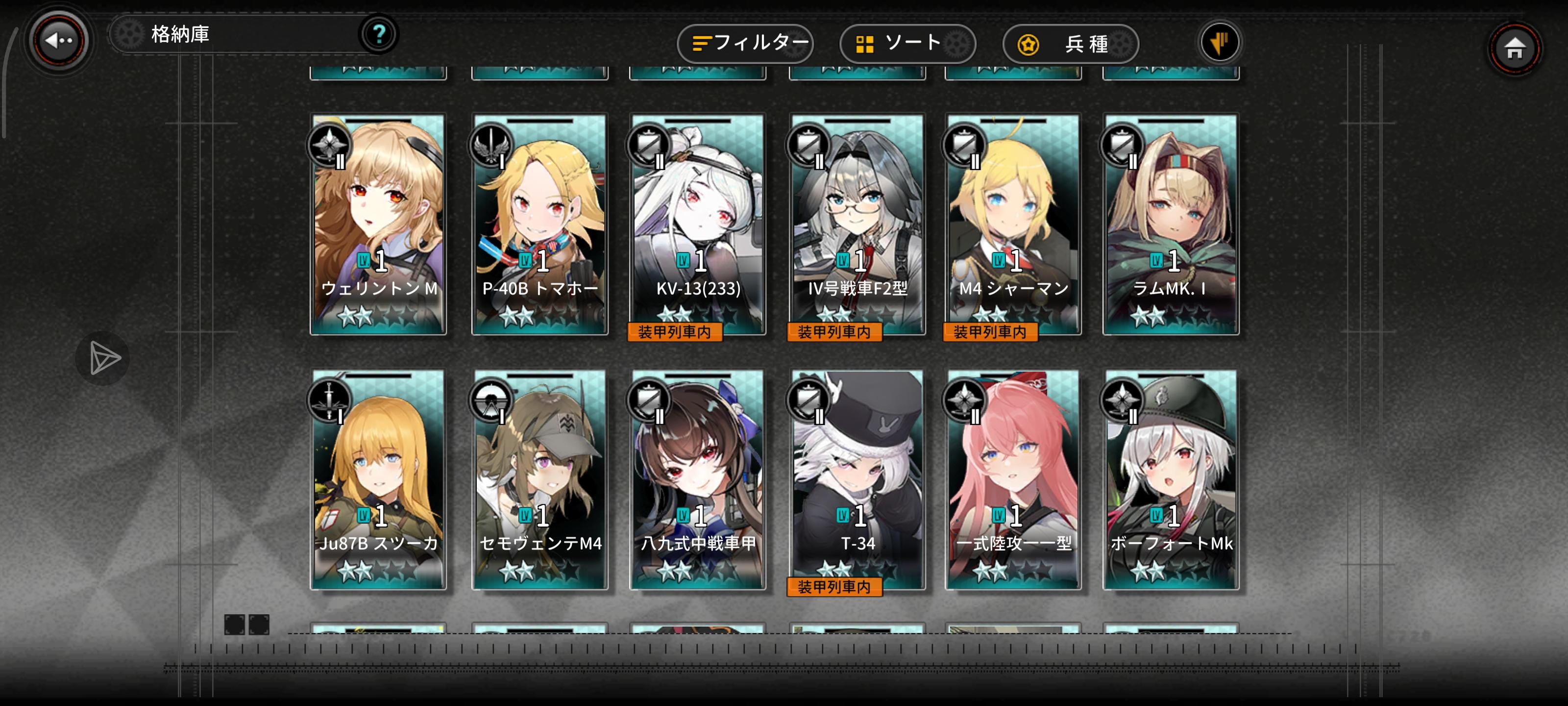Click the back arrow to leave the hangar
Image resolution: width=1568 pixels, height=706 pixels.
click(x=58, y=39)
